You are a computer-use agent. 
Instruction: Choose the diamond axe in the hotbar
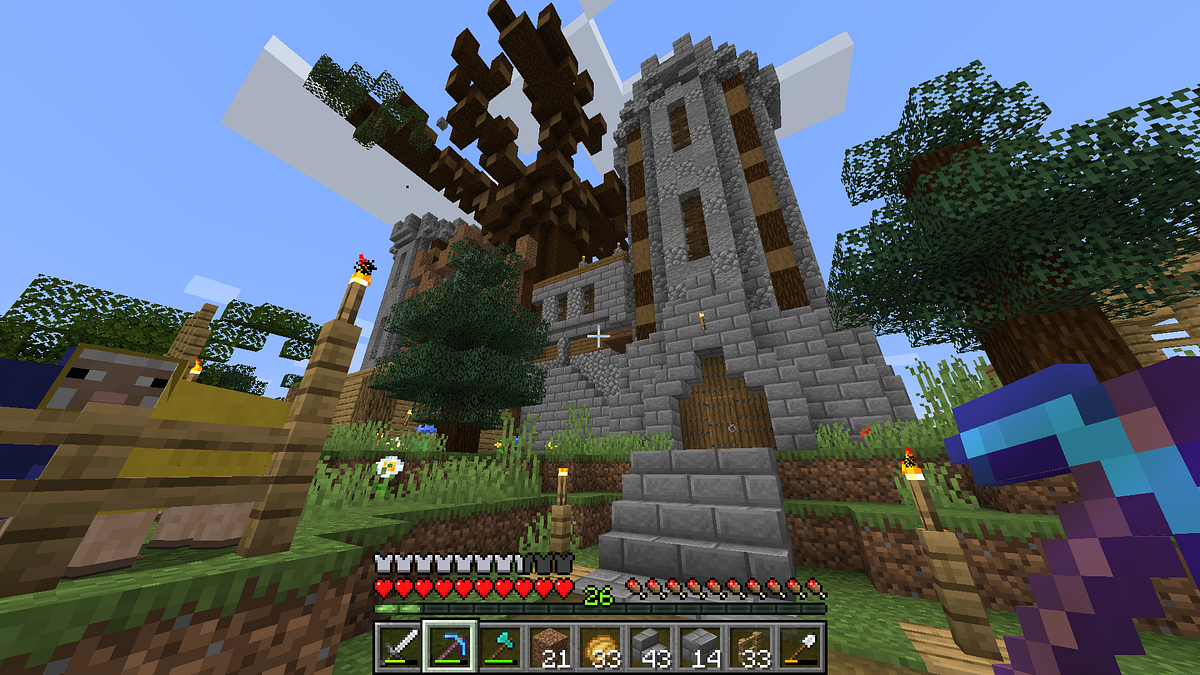click(497, 647)
